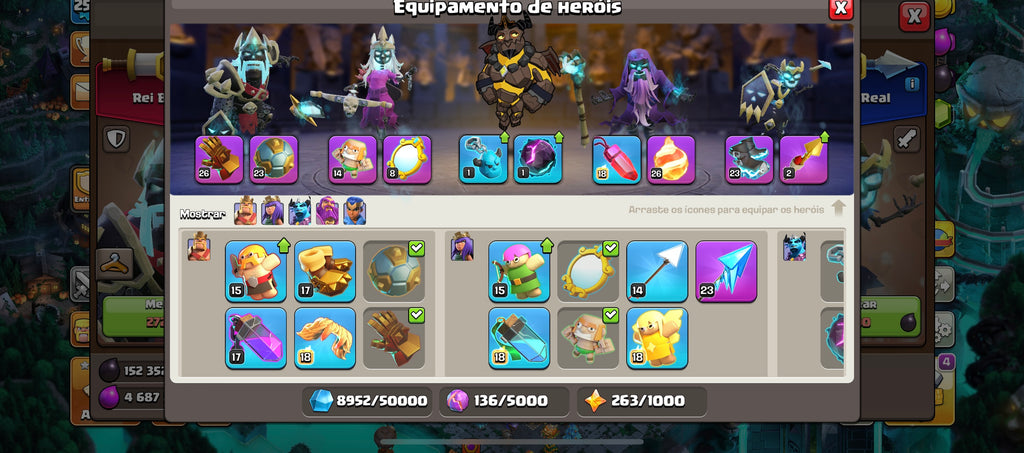1024x453 pixels.
Task: Open the equipped Dark Orb slot
Action: tap(538, 160)
